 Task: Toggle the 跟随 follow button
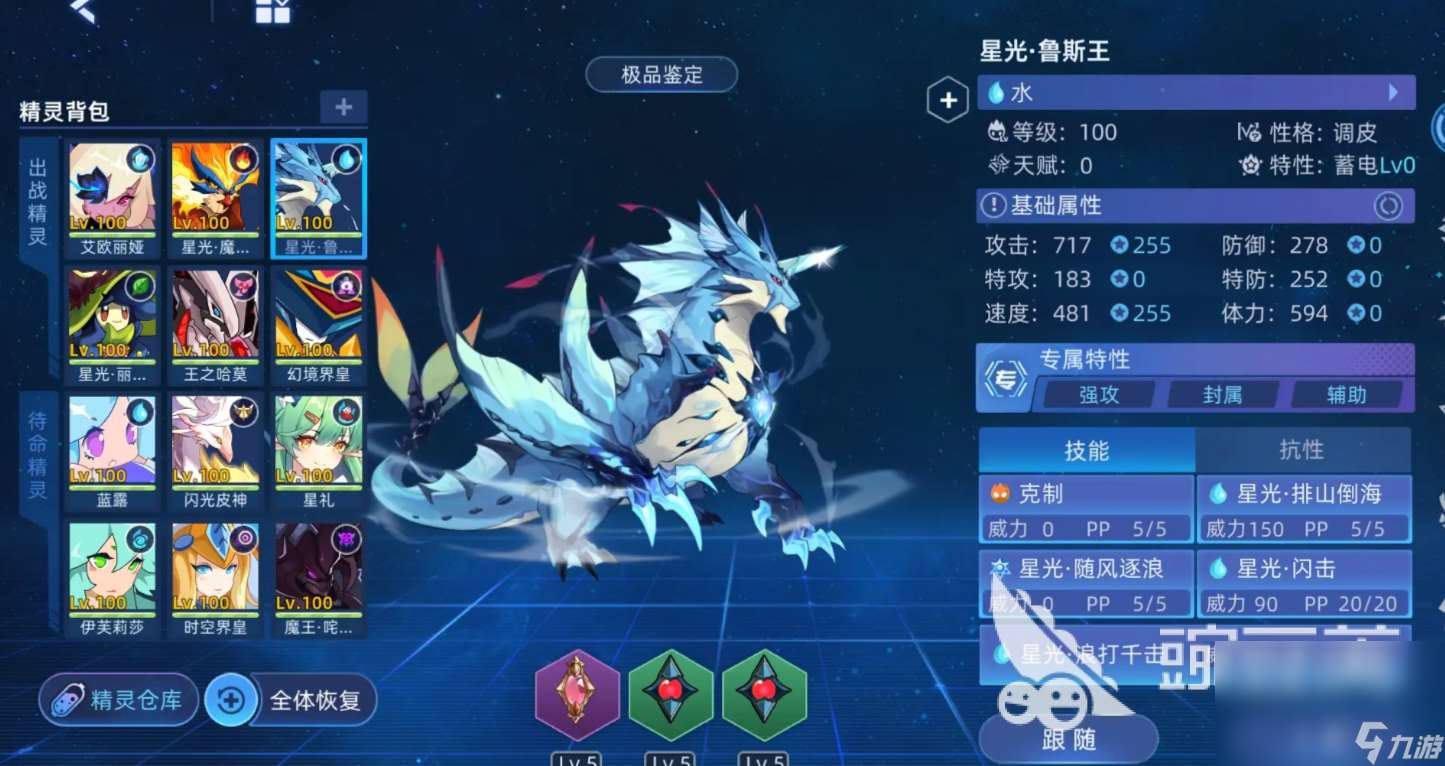1068,739
